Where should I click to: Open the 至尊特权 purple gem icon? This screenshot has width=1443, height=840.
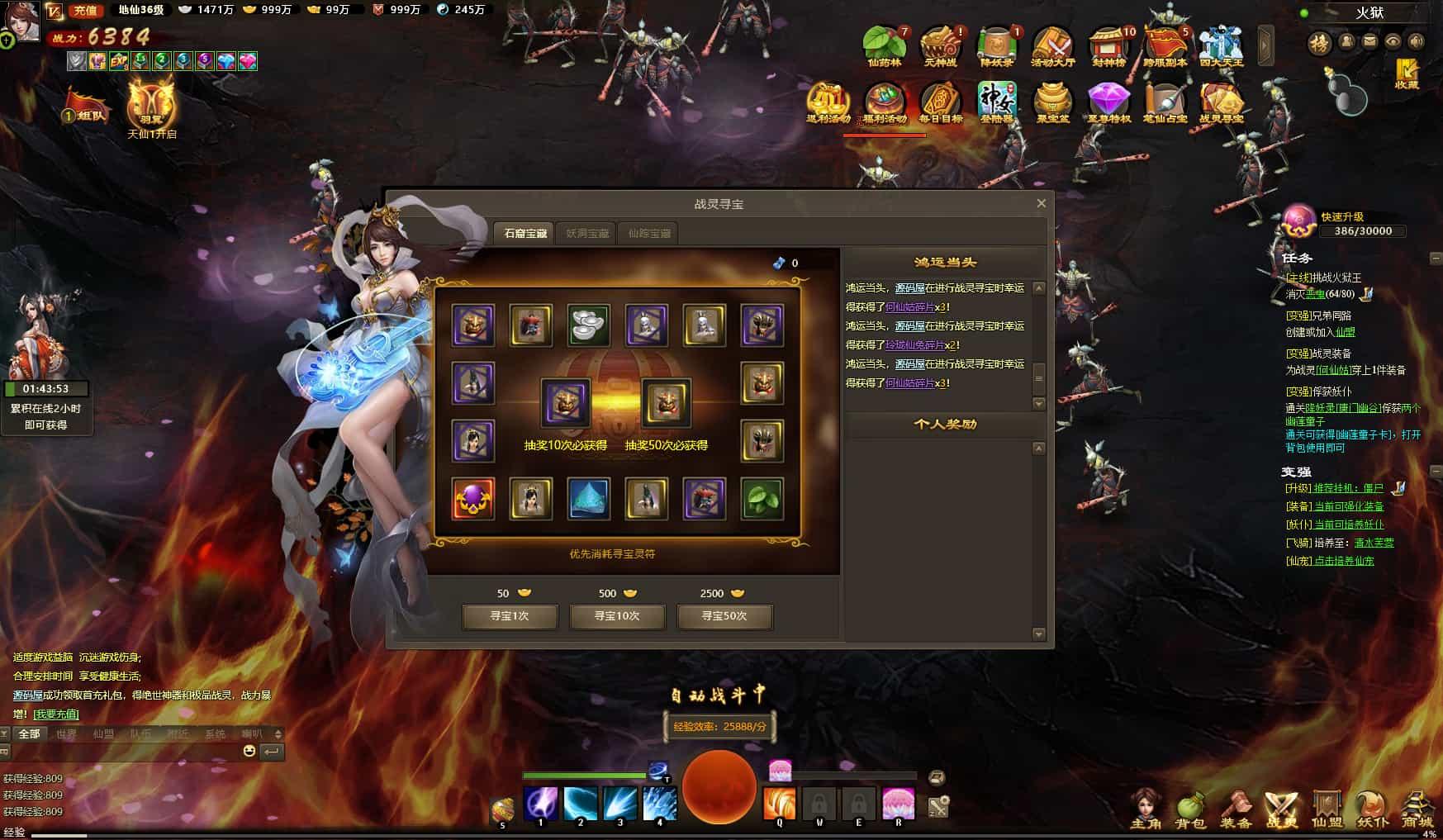pos(1108,103)
